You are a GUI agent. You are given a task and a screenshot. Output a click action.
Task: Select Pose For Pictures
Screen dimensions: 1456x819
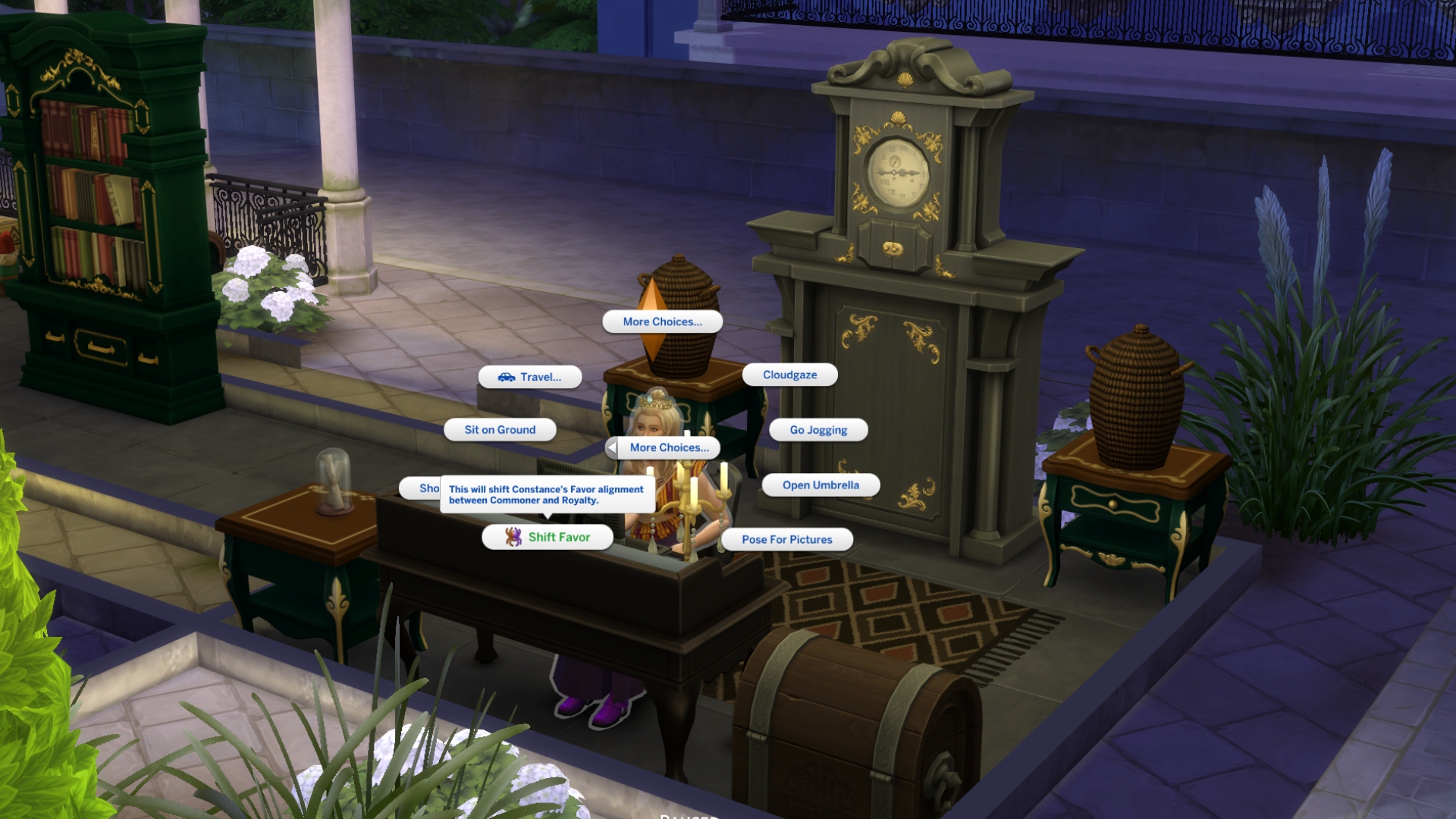point(787,539)
